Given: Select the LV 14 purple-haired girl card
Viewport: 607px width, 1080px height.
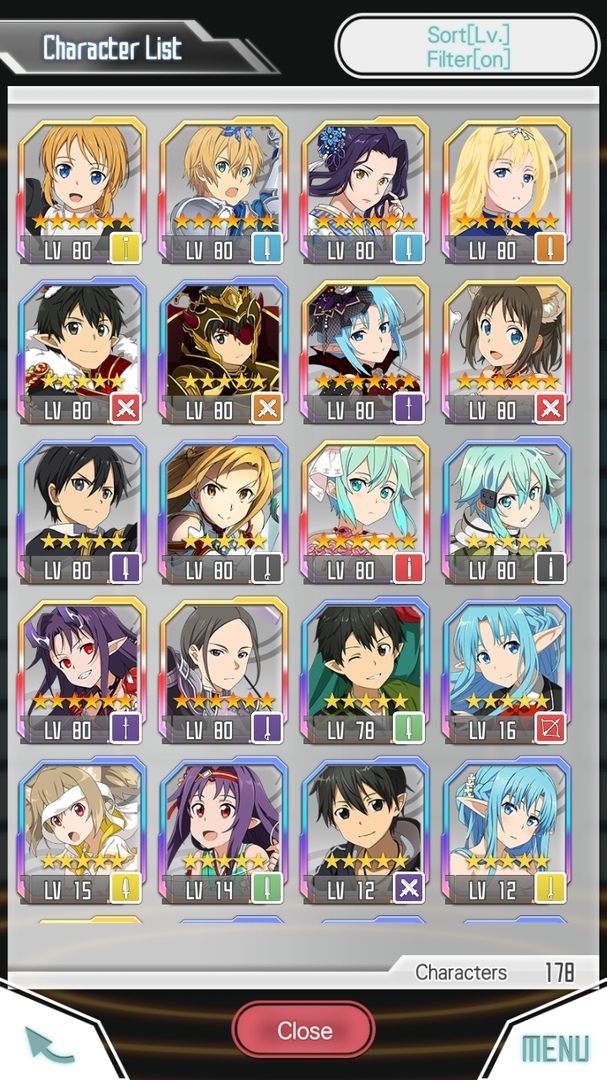Looking at the screenshot, I should click(x=224, y=832).
